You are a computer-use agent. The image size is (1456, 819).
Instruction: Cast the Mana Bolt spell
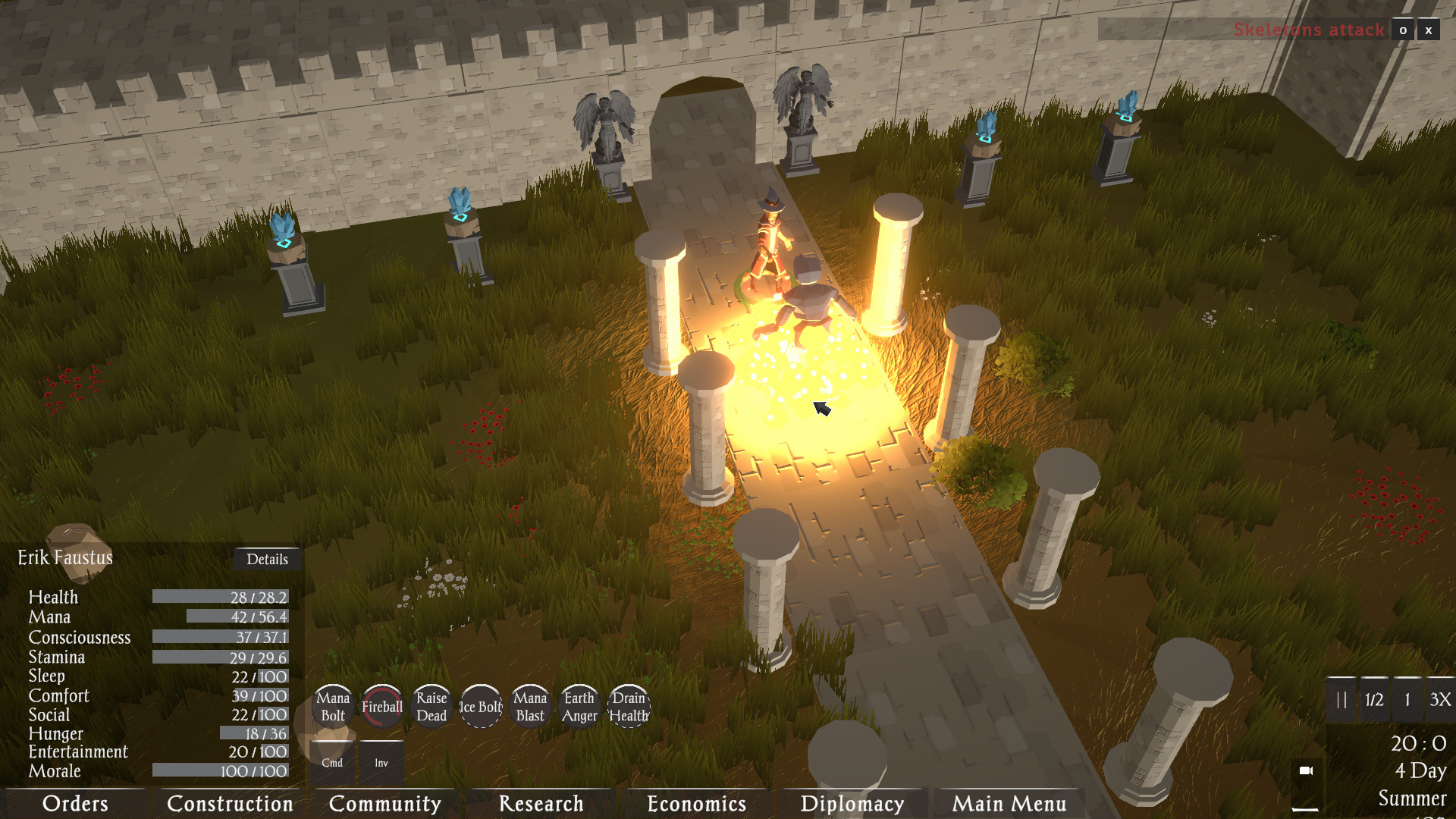point(334,706)
